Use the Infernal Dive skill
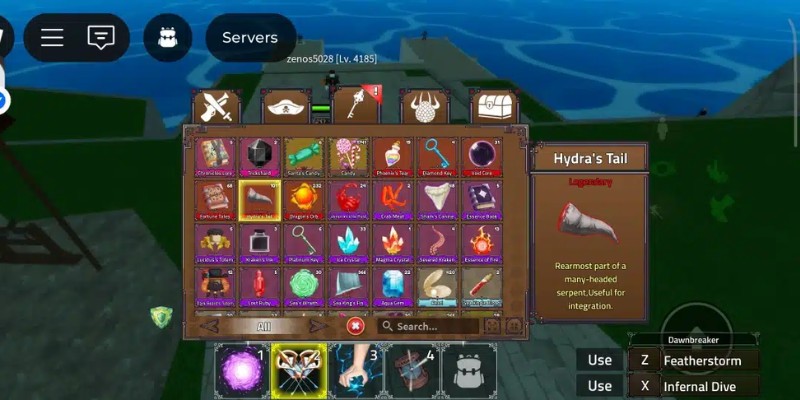The image size is (800, 400). click(x=697, y=386)
